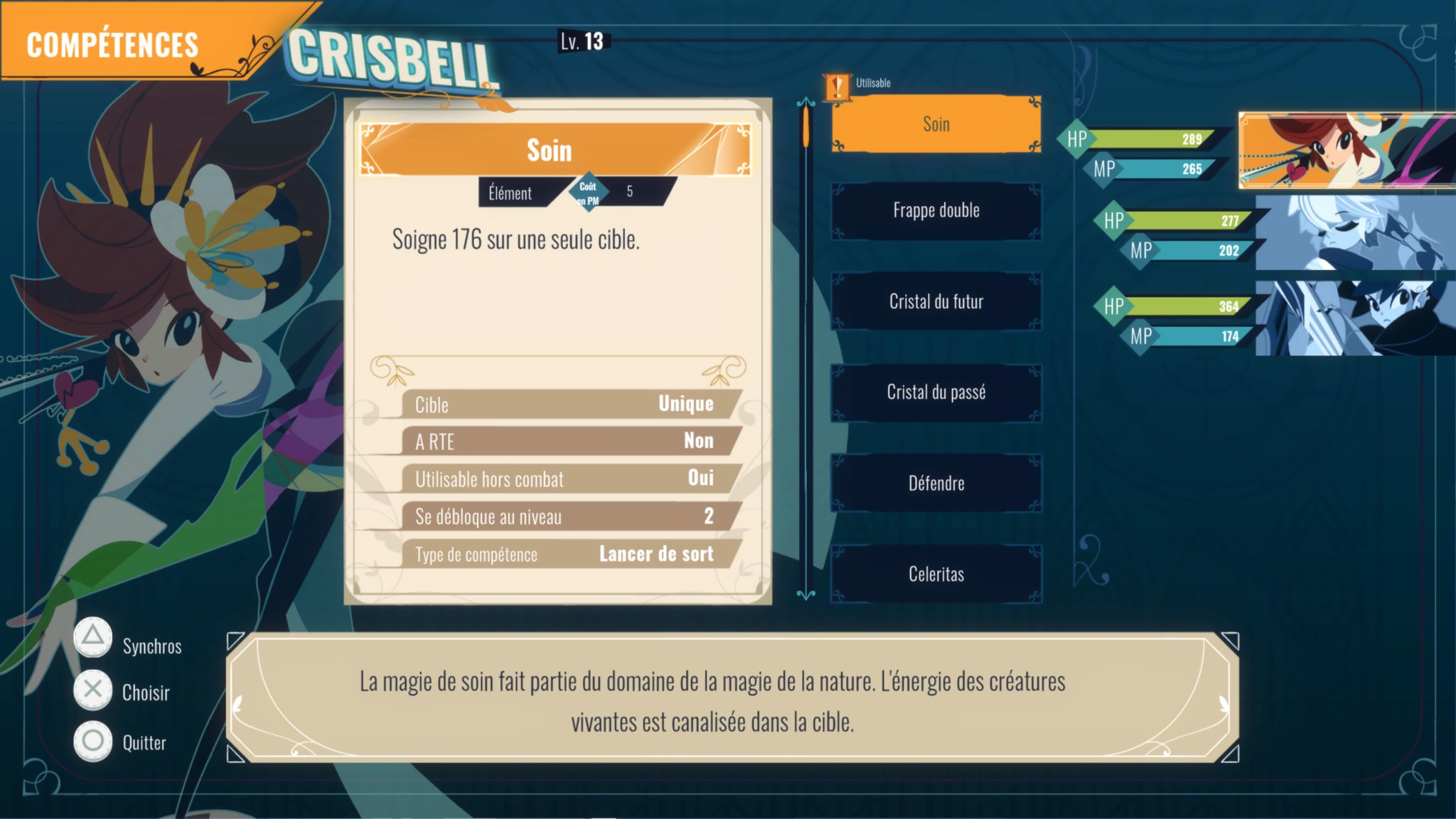
Task: Select the Soin skill entry
Action: 936,124
